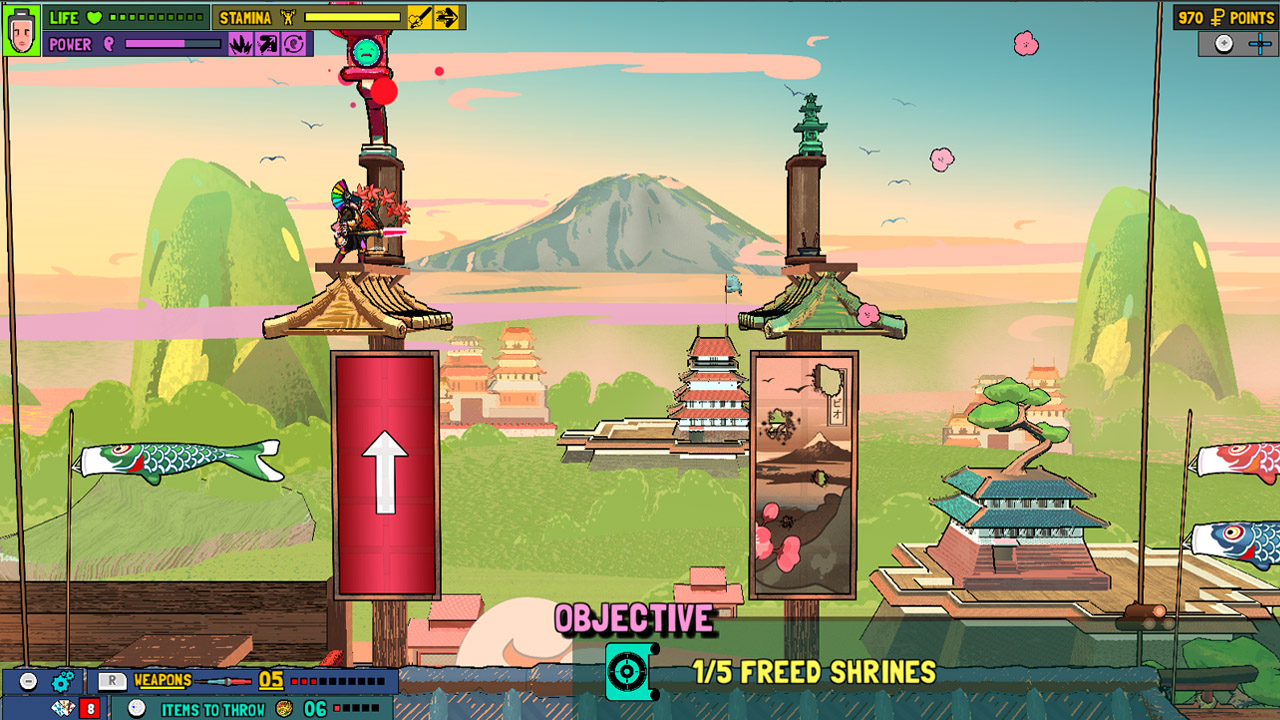Click the dagger icon in the Weapons bar

coord(221,682)
